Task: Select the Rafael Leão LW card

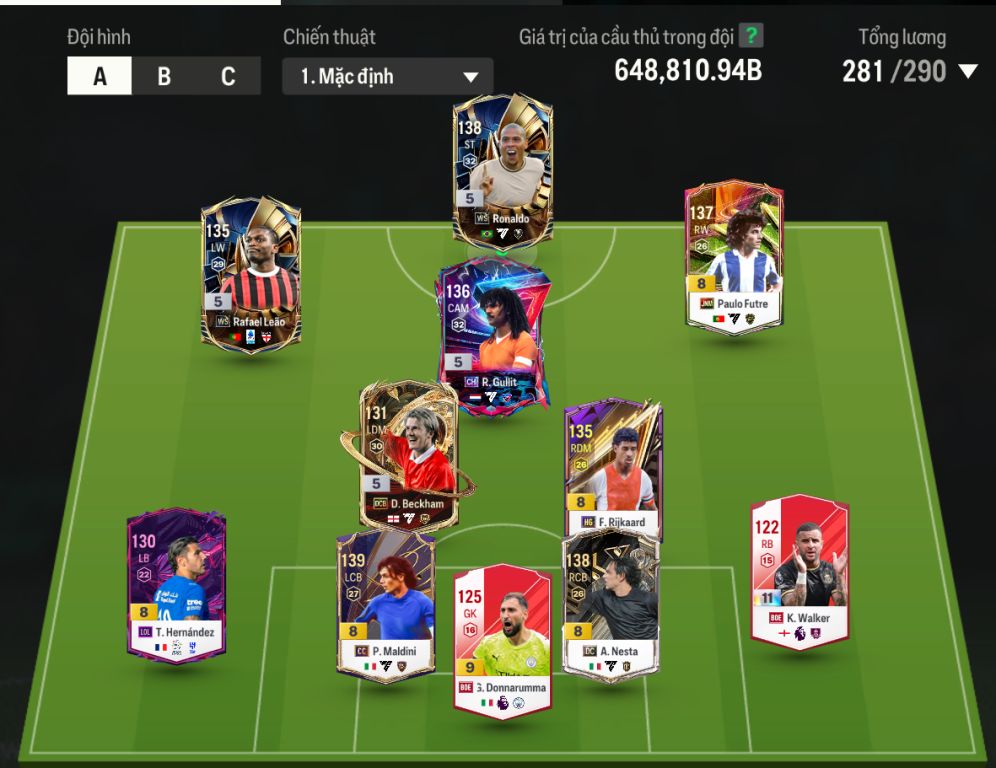Action: pos(251,272)
